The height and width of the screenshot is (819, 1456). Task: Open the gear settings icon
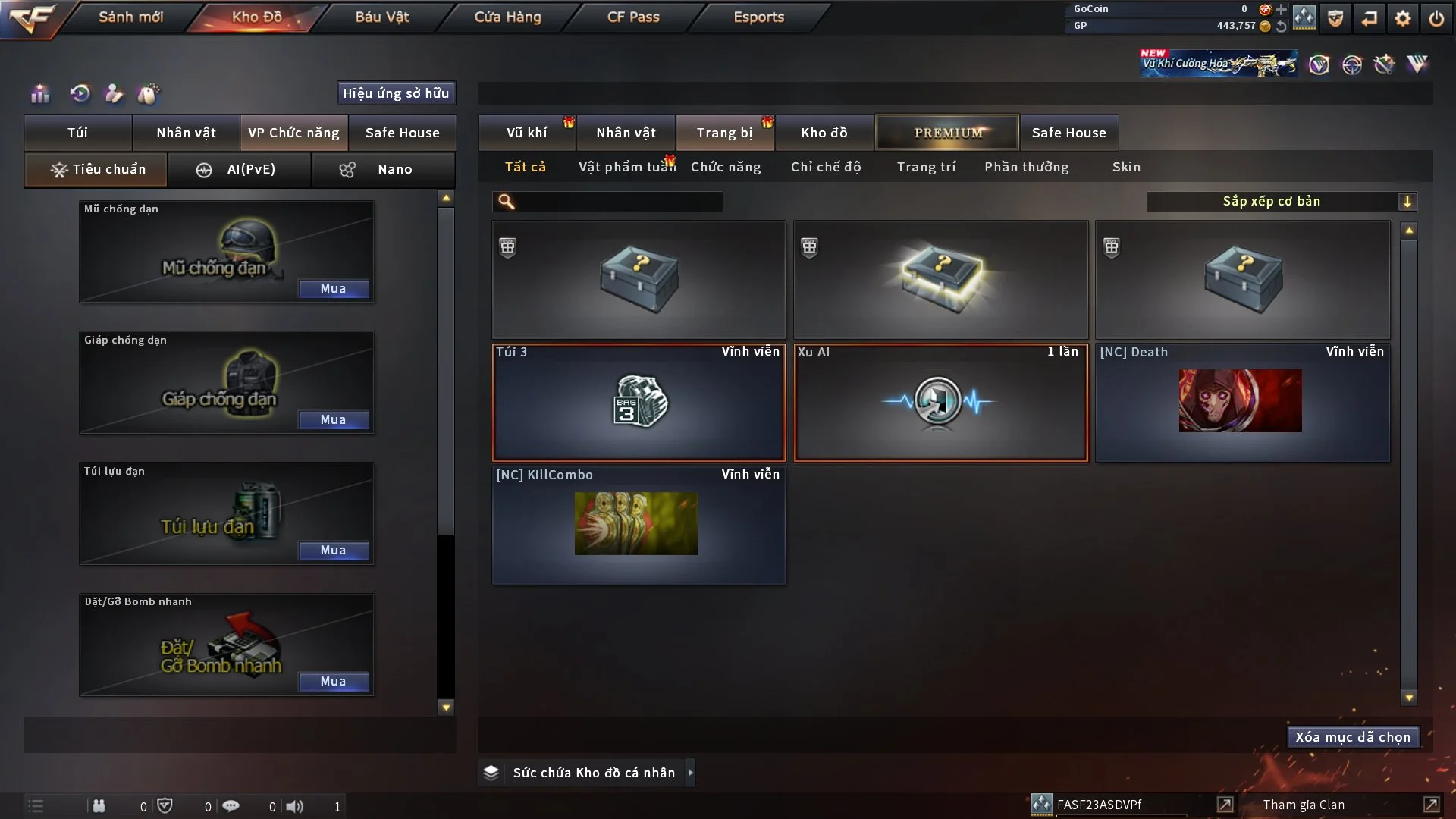point(1402,18)
